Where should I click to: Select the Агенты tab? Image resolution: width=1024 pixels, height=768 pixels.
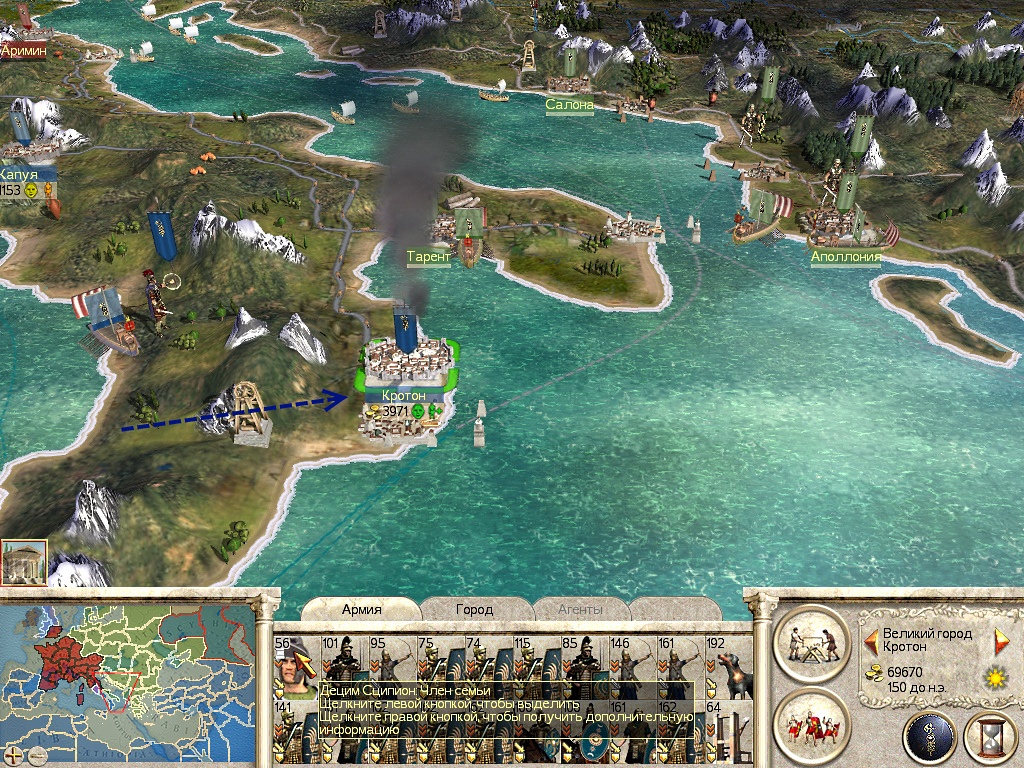(582, 609)
